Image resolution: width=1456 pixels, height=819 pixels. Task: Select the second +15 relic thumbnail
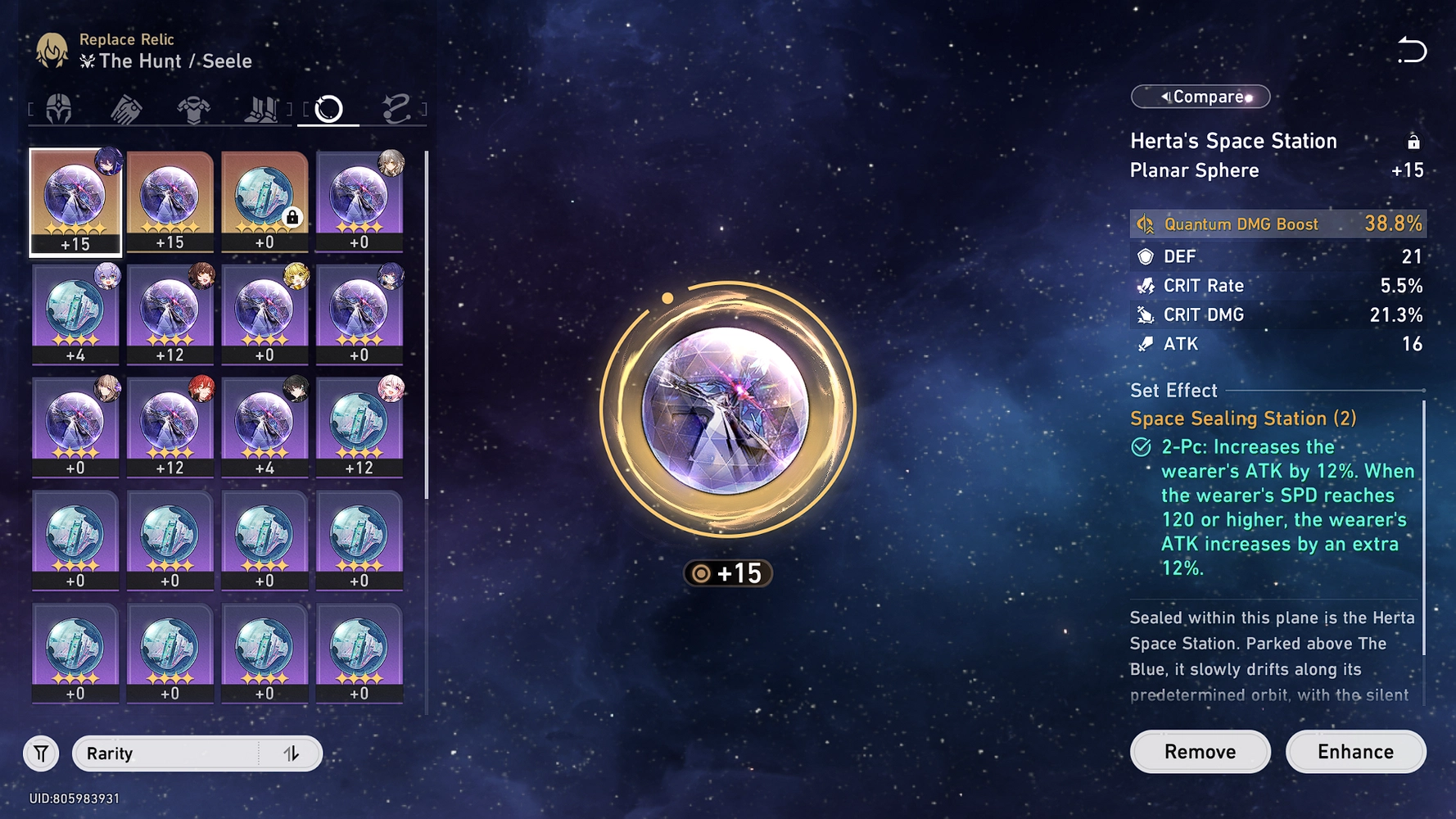click(170, 197)
